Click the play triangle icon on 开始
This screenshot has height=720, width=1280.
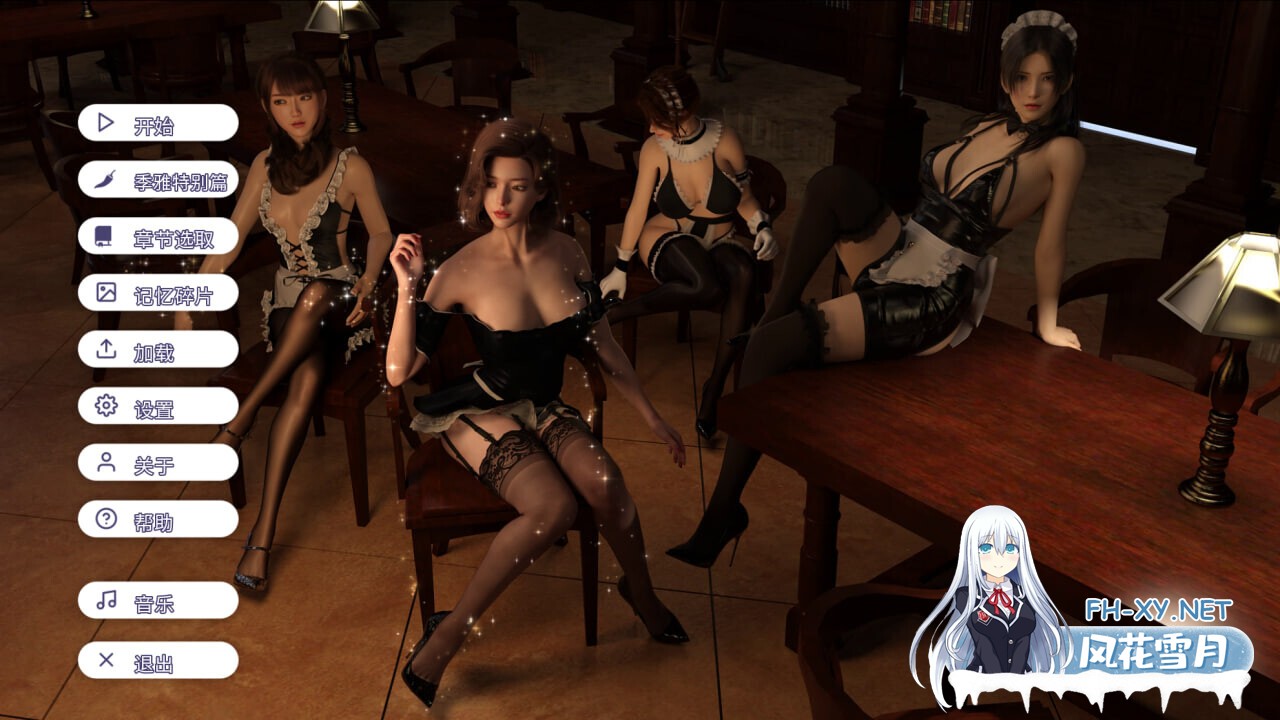(x=104, y=122)
